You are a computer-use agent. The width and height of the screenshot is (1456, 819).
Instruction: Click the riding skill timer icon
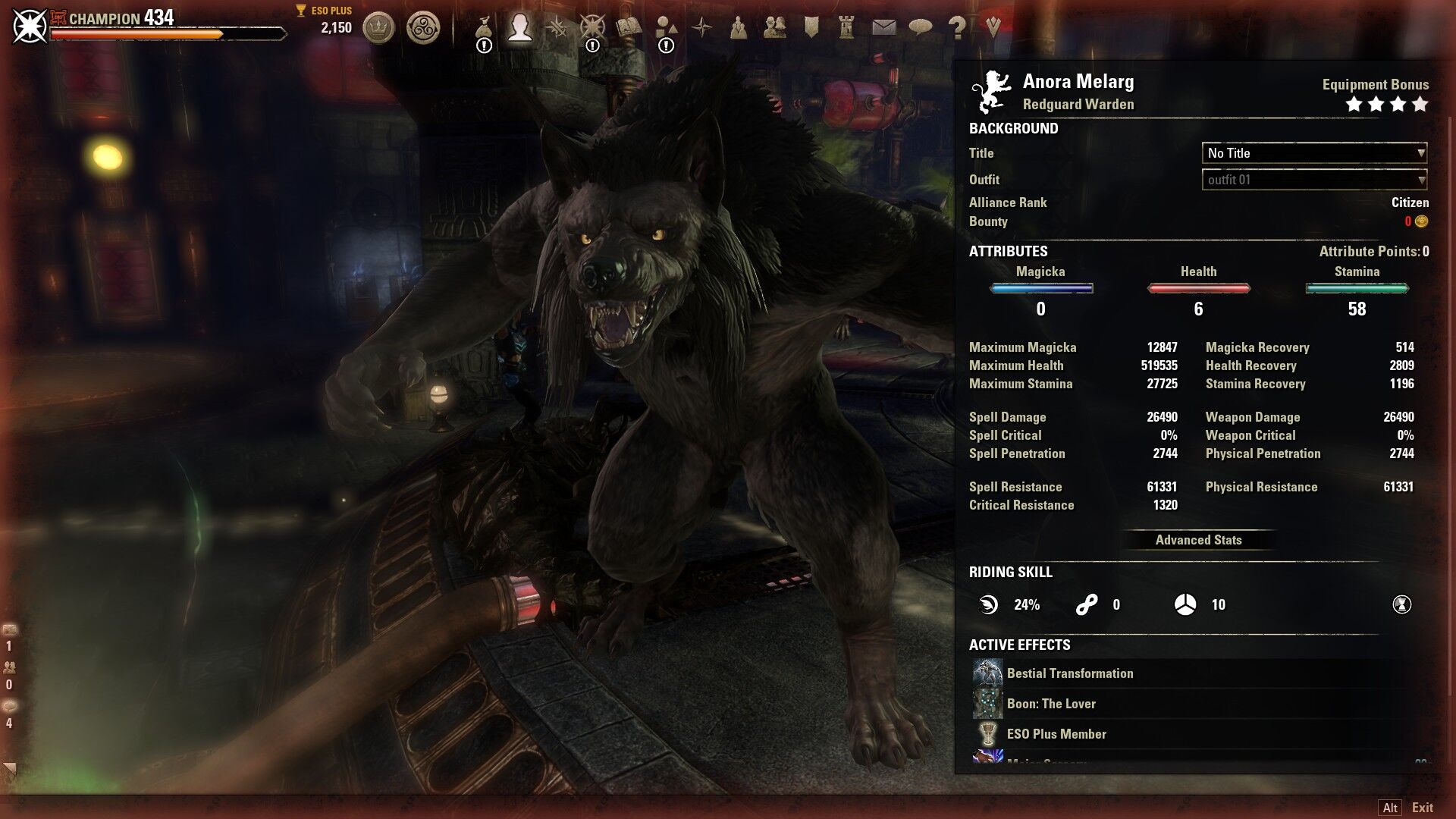(1401, 604)
